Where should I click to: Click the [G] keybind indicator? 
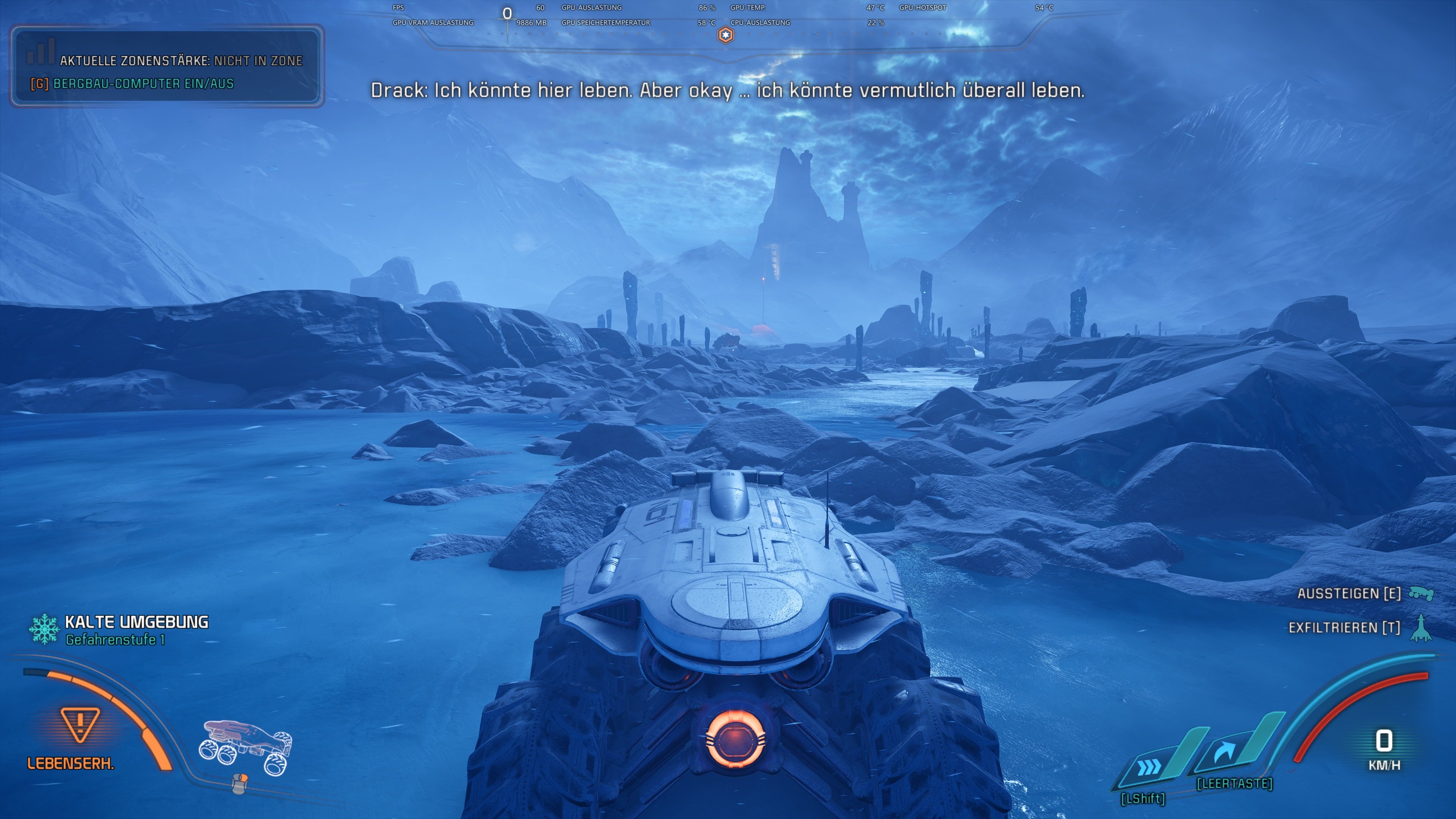pos(38,83)
